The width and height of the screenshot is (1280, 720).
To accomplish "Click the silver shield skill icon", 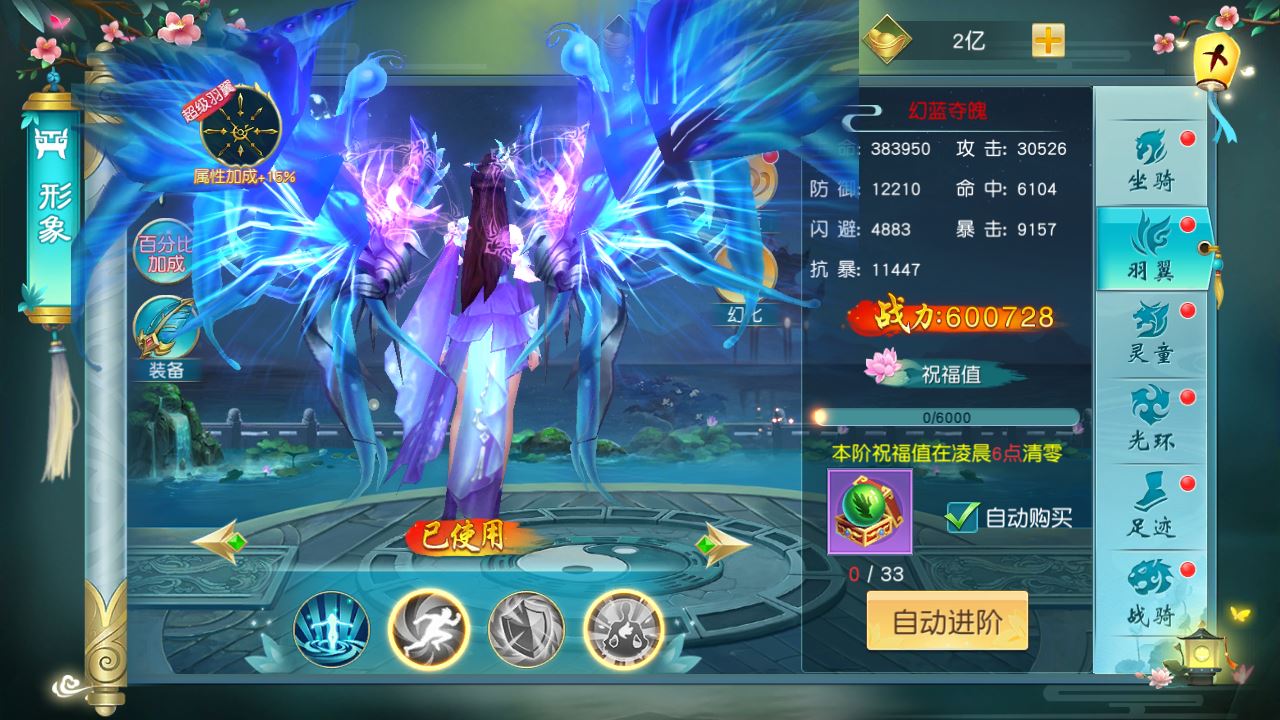I will pos(525,629).
